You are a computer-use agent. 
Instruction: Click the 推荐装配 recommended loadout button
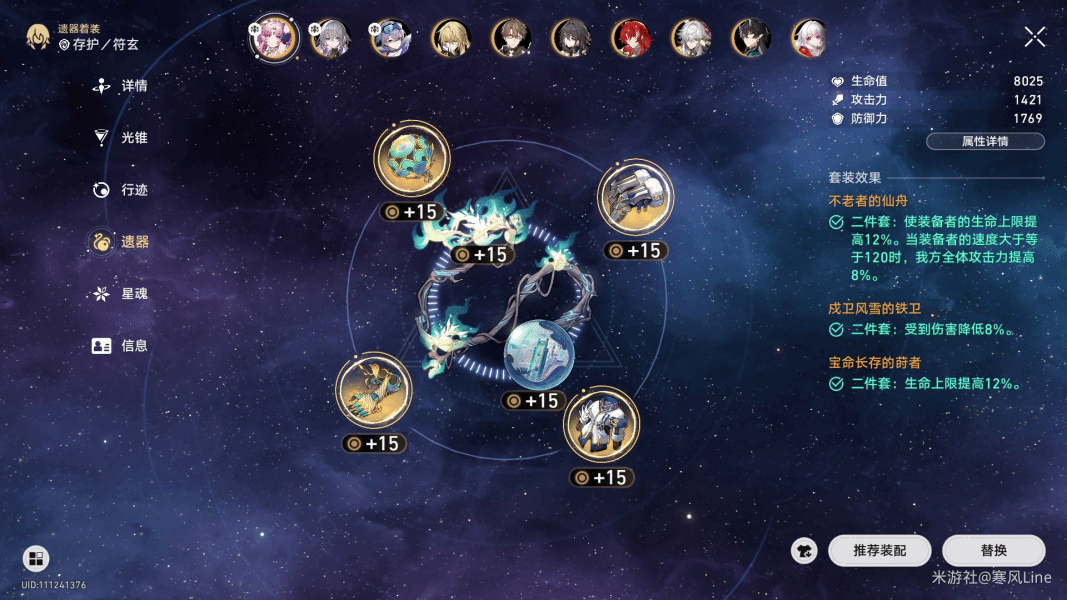click(x=879, y=551)
